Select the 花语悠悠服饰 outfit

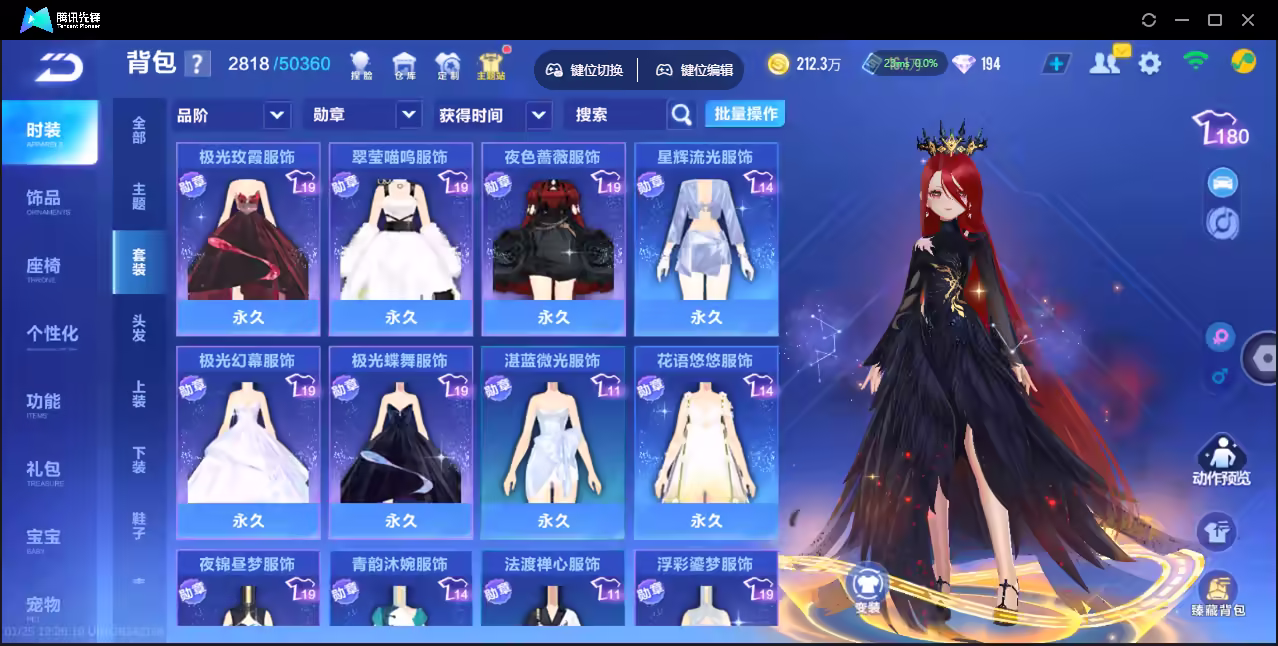[706, 442]
